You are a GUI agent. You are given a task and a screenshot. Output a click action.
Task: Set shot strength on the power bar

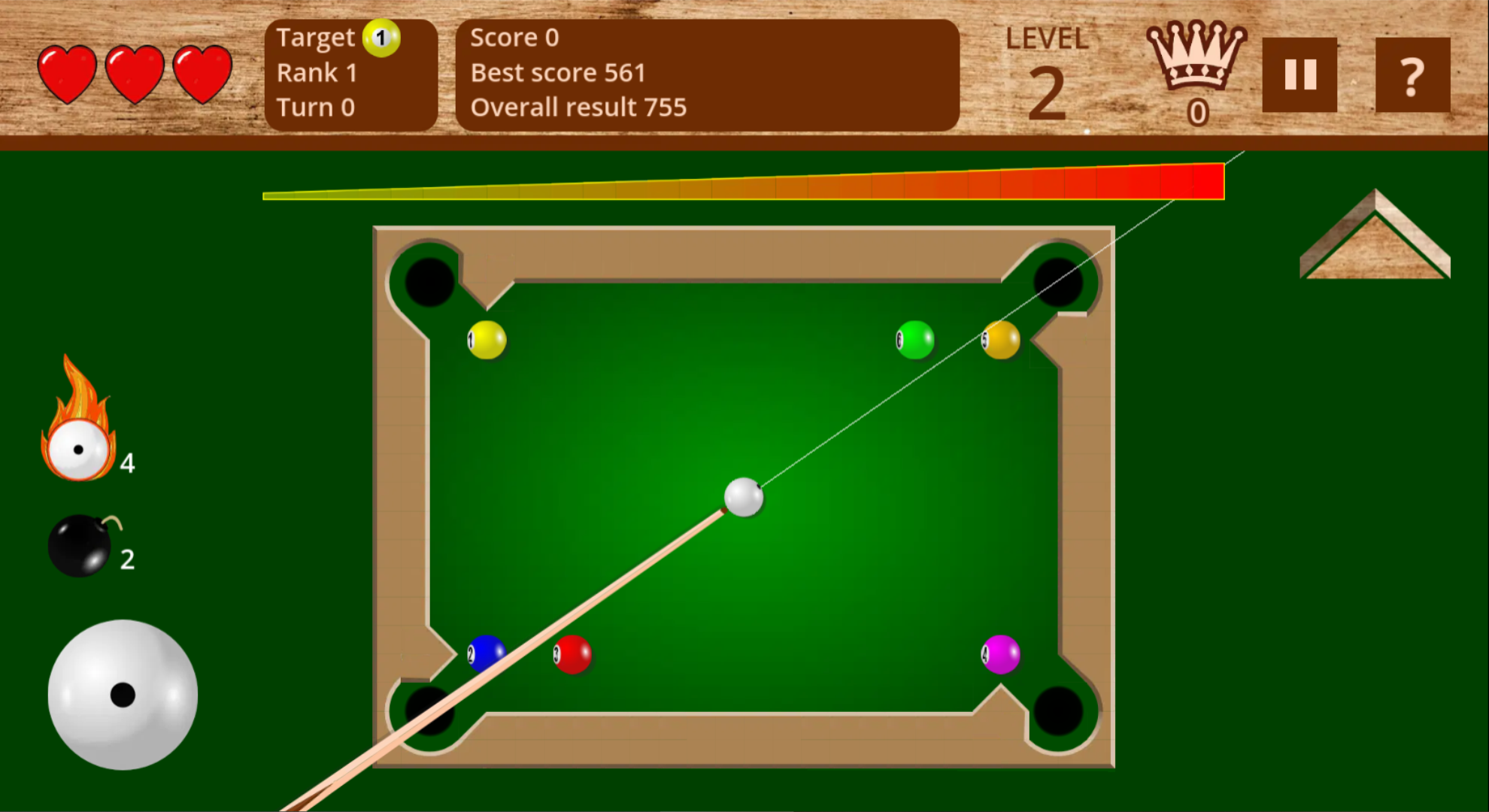point(744,183)
